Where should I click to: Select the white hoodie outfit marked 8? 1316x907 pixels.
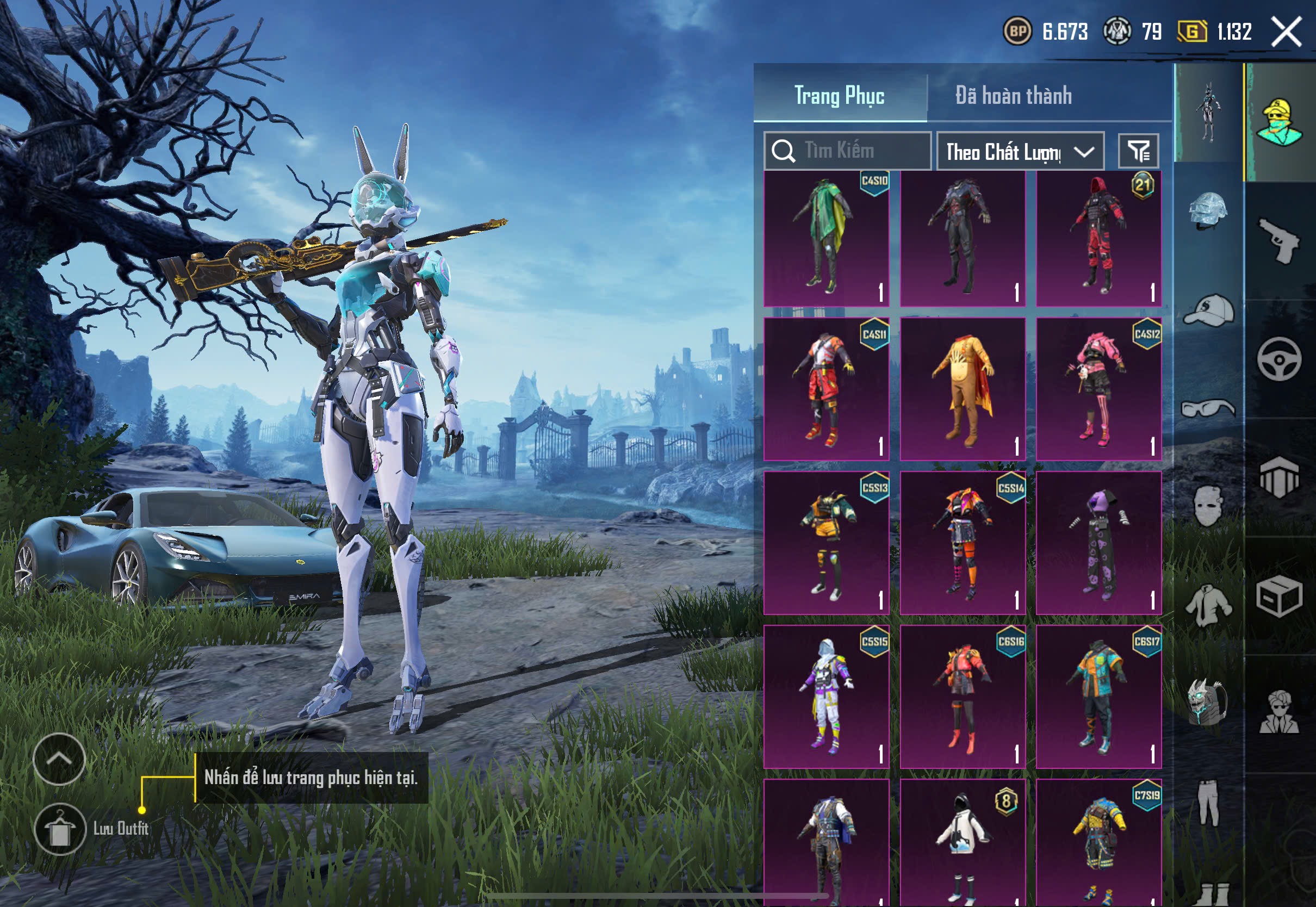(963, 841)
